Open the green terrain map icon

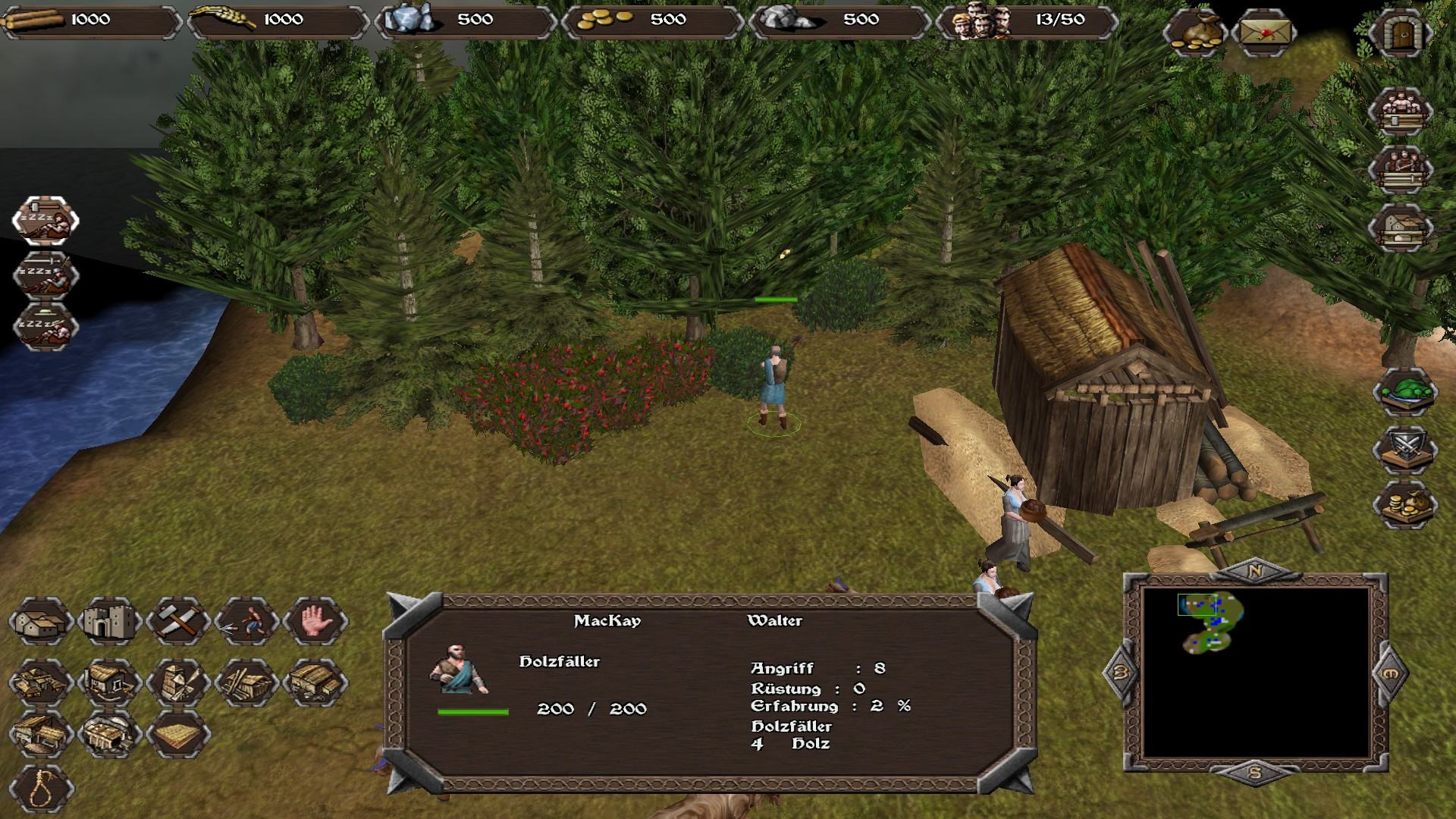click(1405, 392)
